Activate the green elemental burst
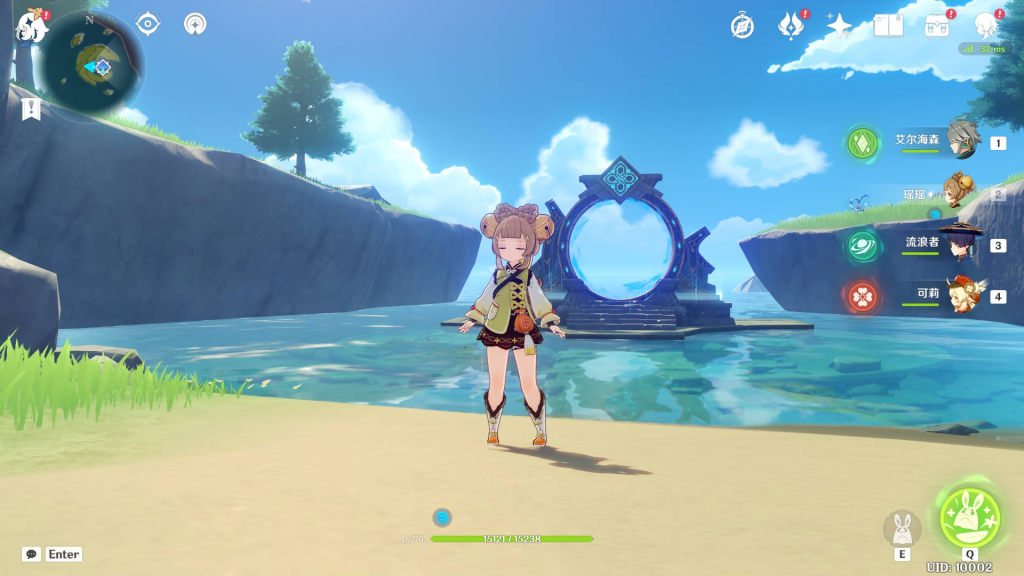 pyautogui.click(x=968, y=515)
